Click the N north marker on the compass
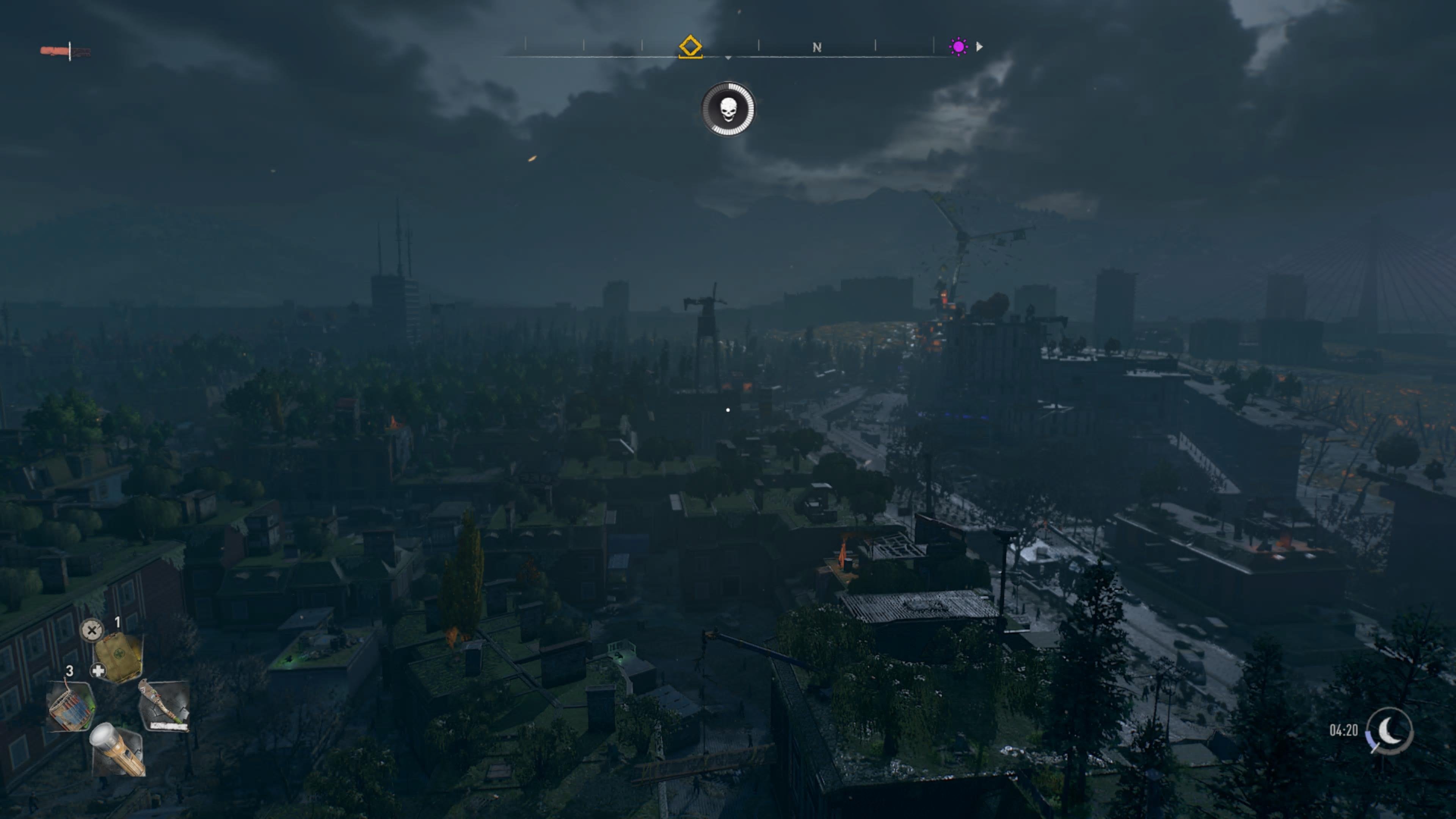The image size is (1456, 819). [816, 47]
